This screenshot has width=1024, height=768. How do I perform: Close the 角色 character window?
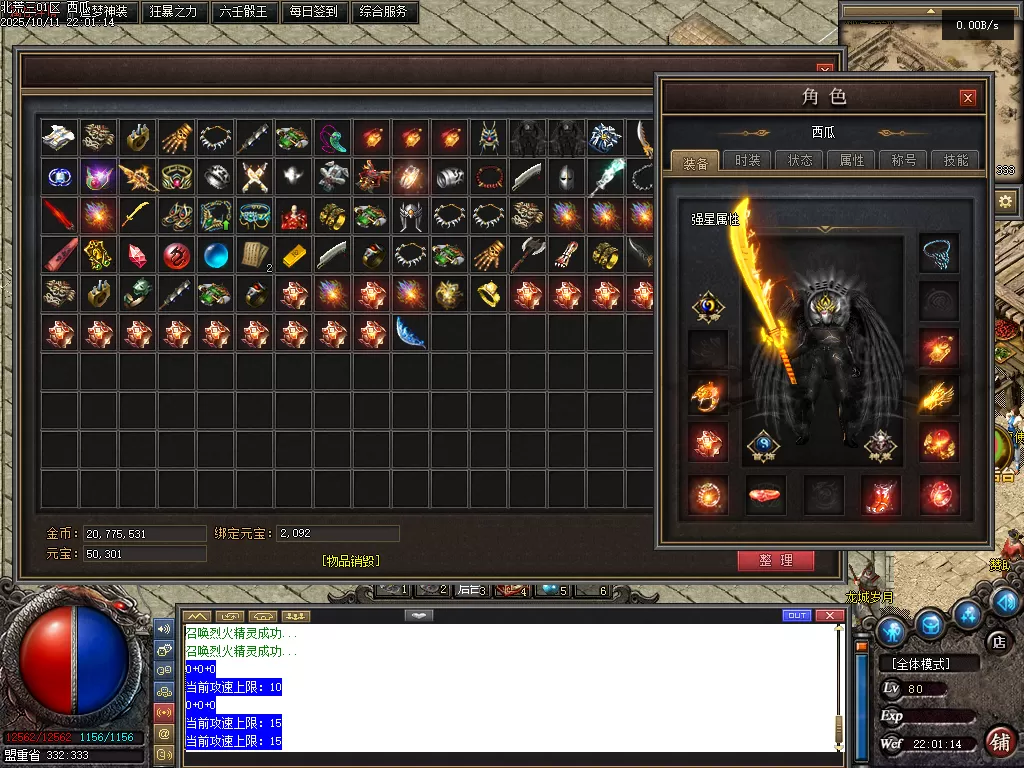click(967, 98)
